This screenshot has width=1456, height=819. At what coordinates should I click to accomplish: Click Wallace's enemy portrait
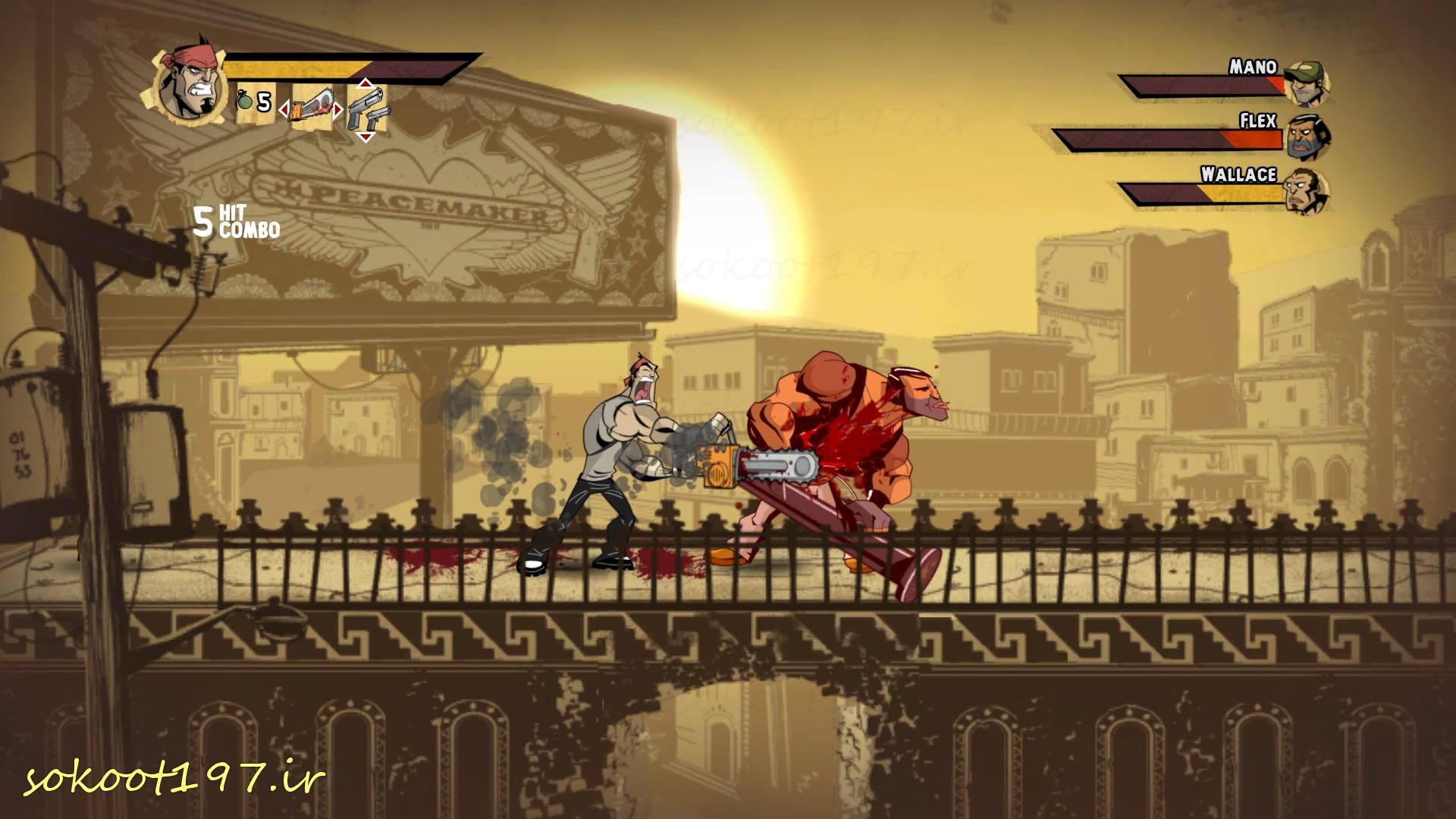[x=1306, y=191]
